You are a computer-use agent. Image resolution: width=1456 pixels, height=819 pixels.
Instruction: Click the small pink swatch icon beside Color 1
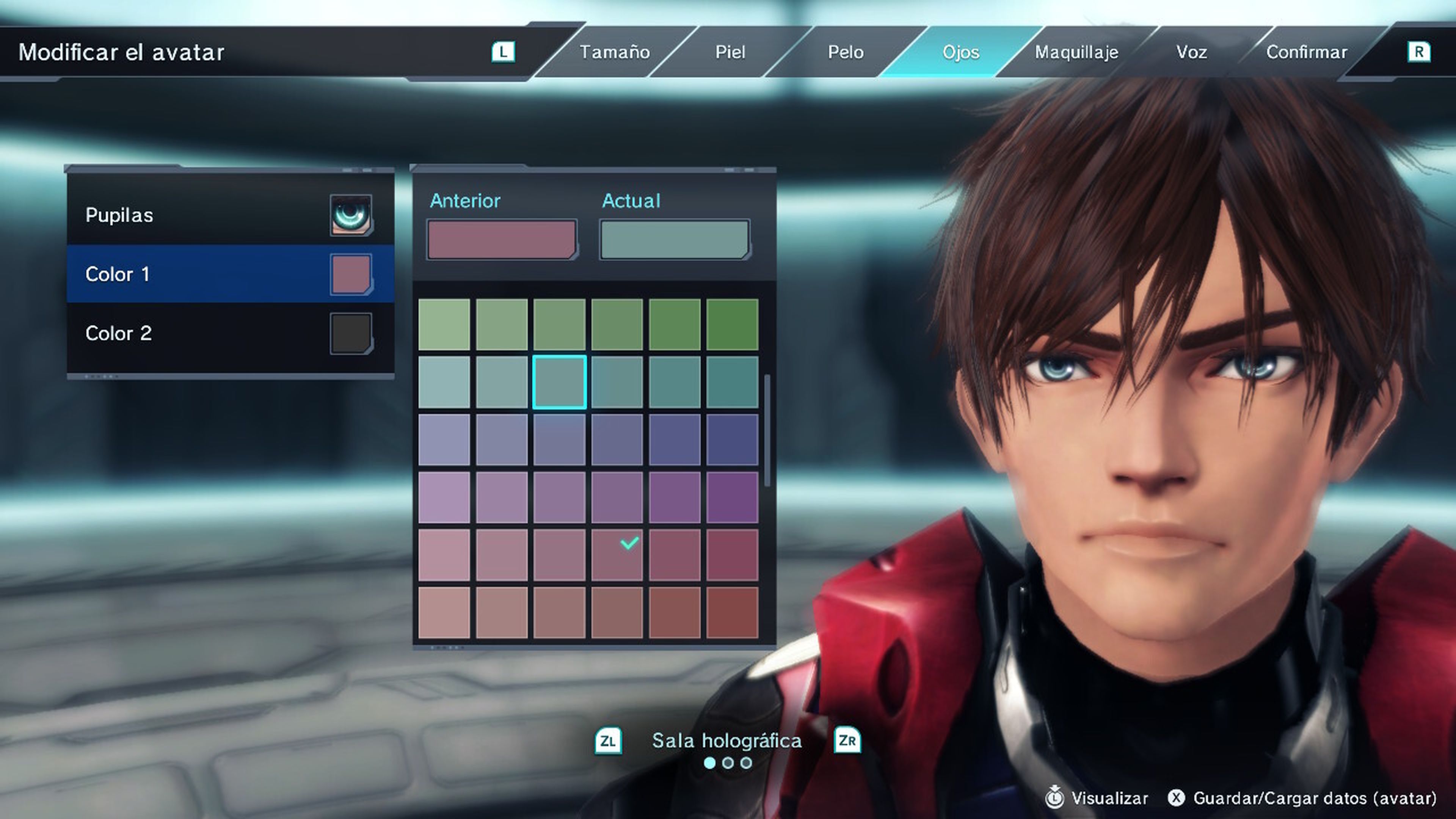click(x=351, y=274)
